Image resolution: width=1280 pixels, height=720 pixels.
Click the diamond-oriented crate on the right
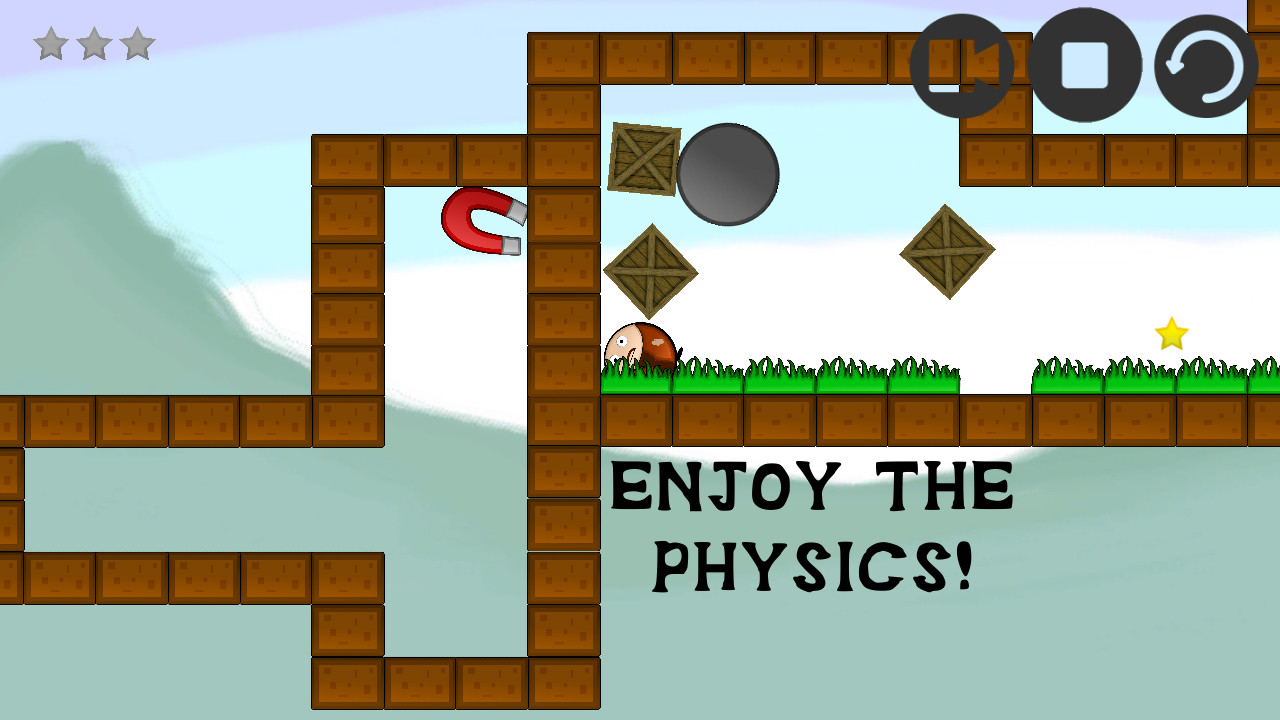click(945, 252)
